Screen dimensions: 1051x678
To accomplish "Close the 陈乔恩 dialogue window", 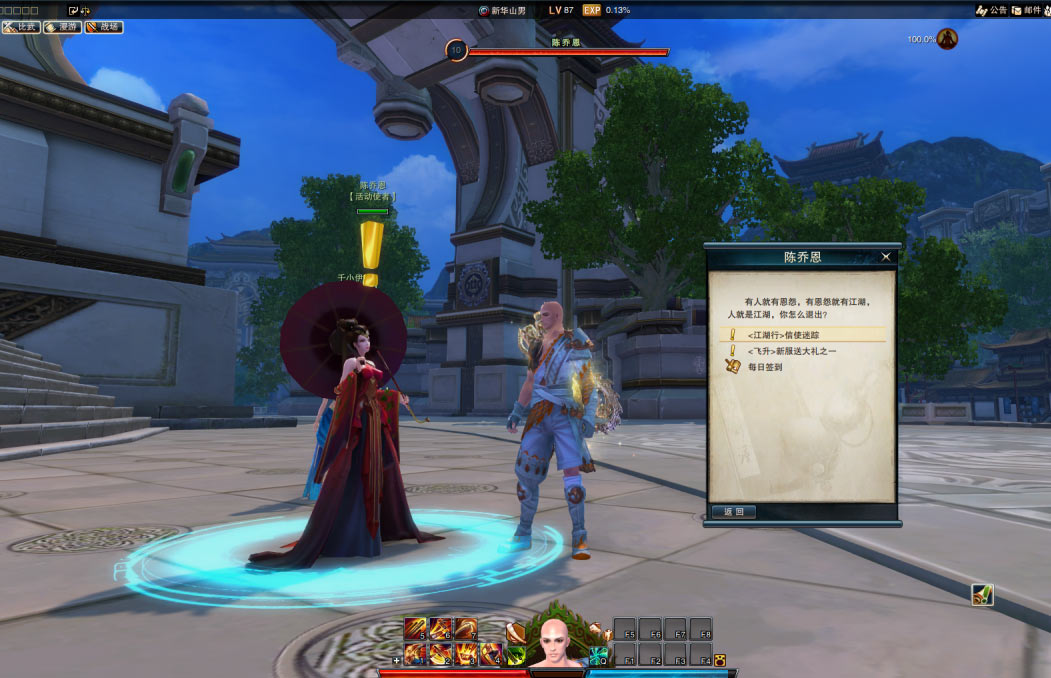I will [885, 257].
